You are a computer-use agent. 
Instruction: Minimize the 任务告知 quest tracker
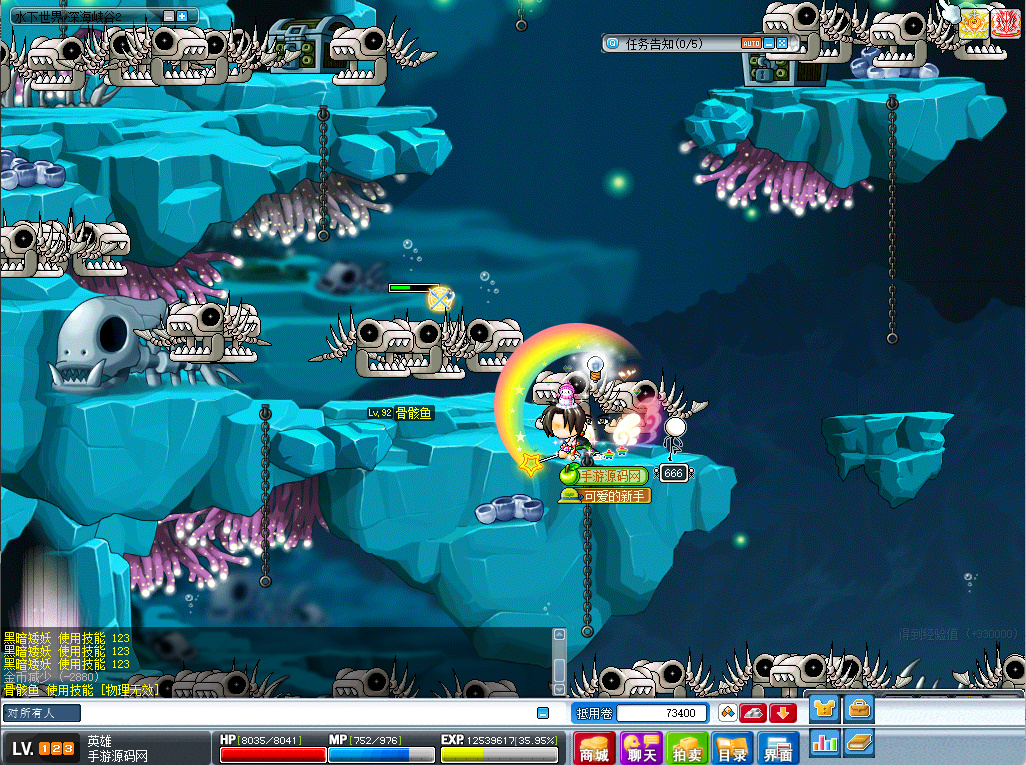coord(768,43)
